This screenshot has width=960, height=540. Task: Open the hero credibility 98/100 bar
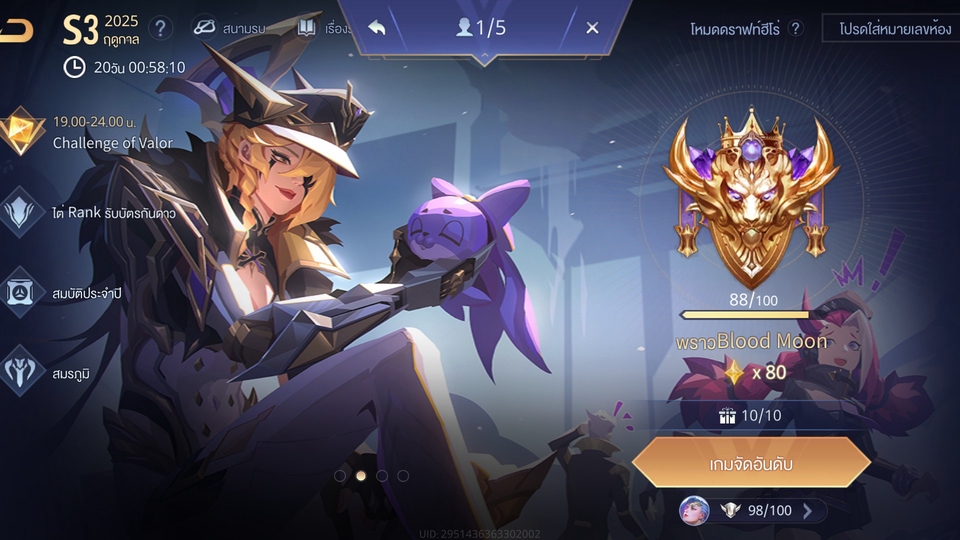click(x=752, y=511)
